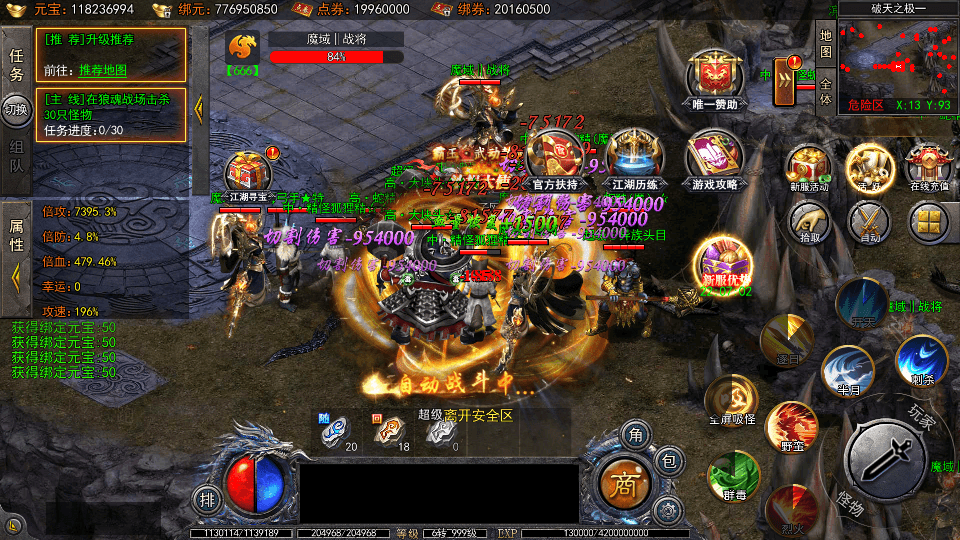Click the round 切换 switch button
Image resolution: width=960 pixels, height=540 pixels.
(x=16, y=109)
